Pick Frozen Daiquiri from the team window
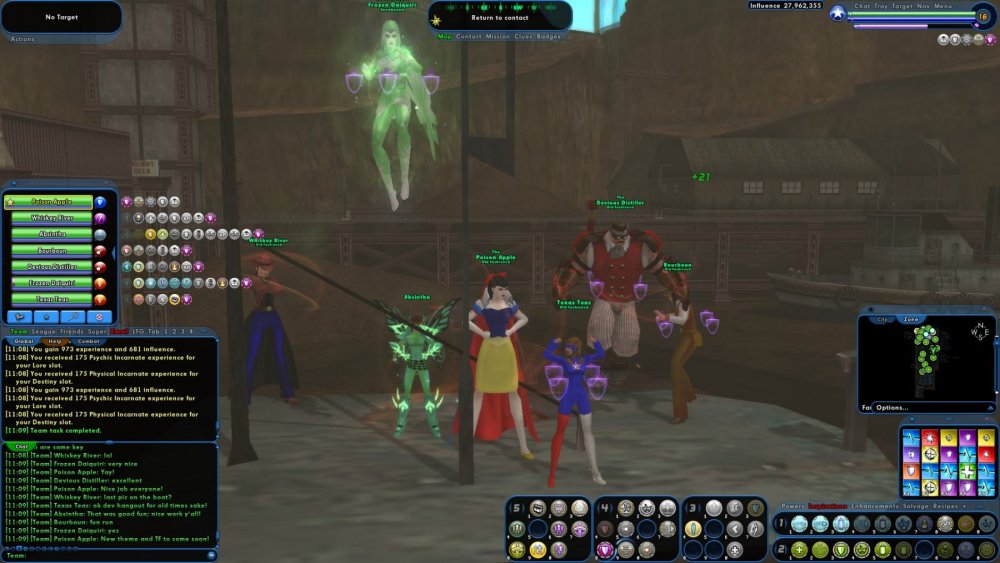Image resolution: width=1000 pixels, height=563 pixels. click(52, 283)
